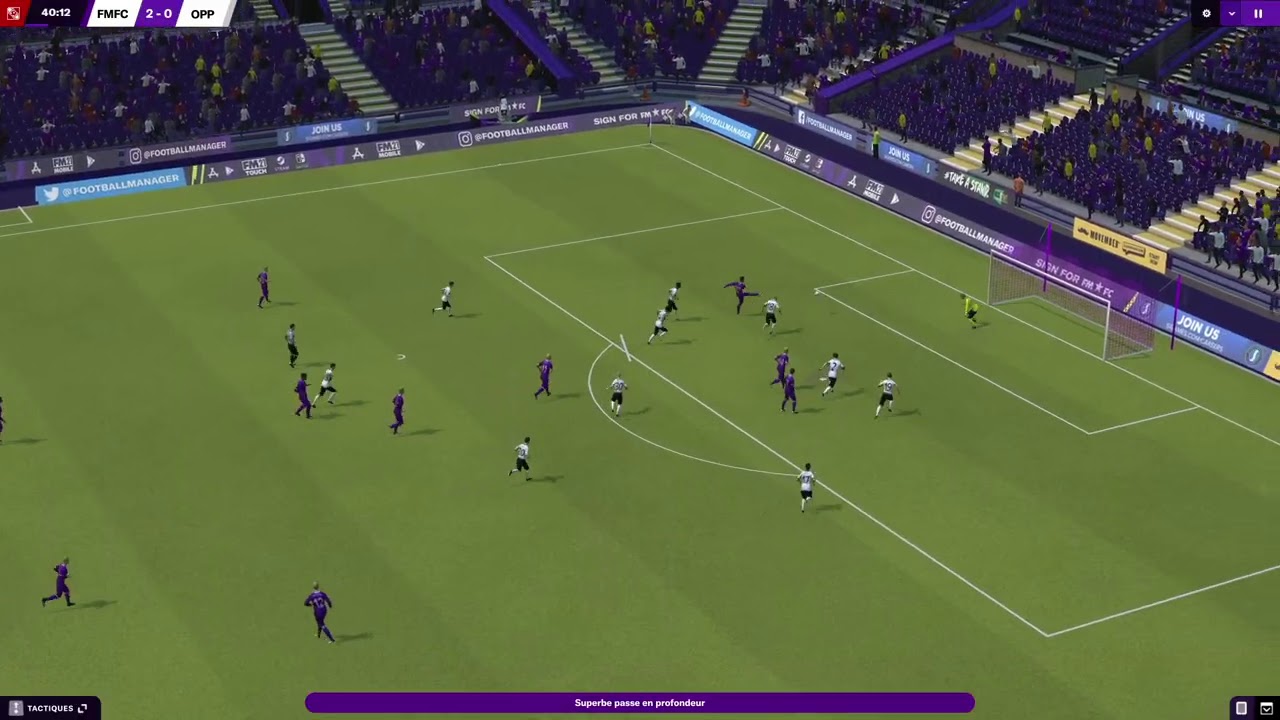Expand the dropdown chevron beside the gear
This screenshot has height=720, width=1280.
tap(1232, 13)
